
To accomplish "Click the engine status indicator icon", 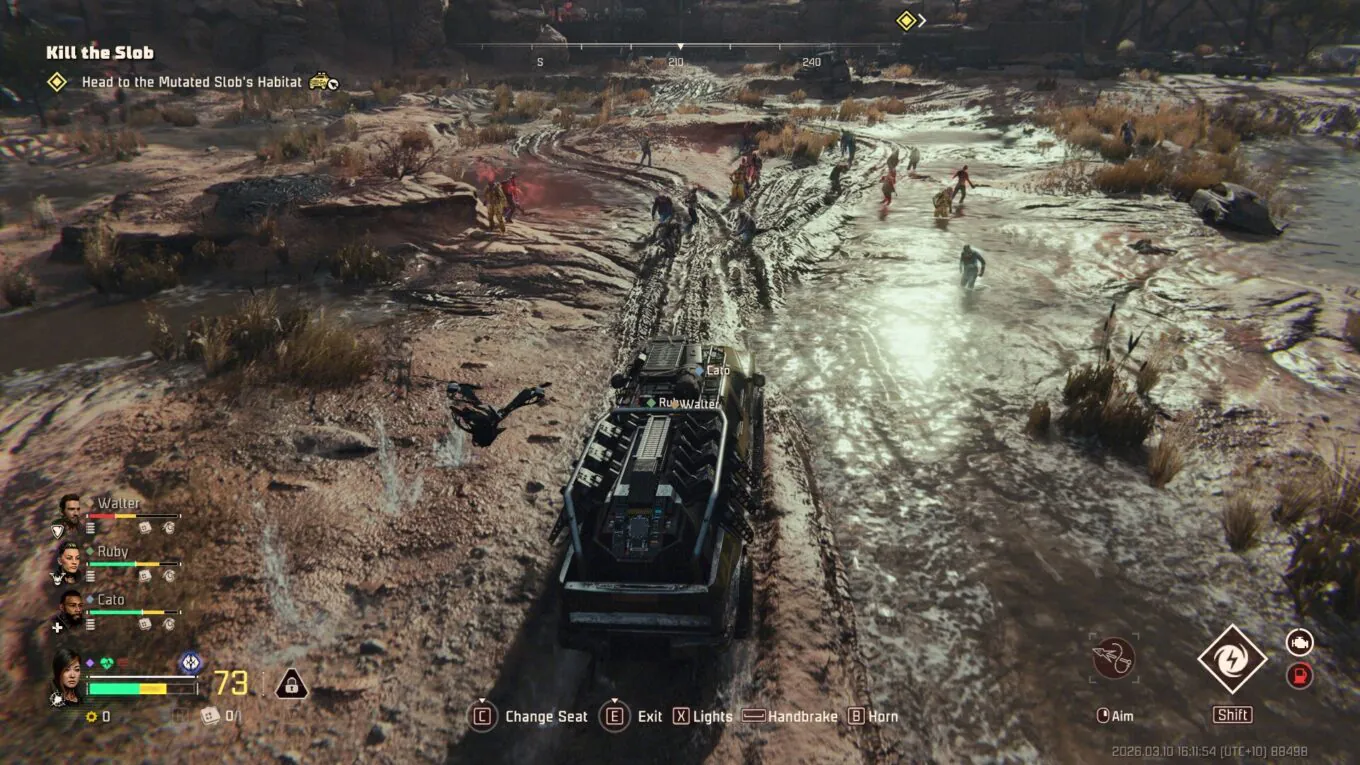I will pyautogui.click(x=1299, y=643).
